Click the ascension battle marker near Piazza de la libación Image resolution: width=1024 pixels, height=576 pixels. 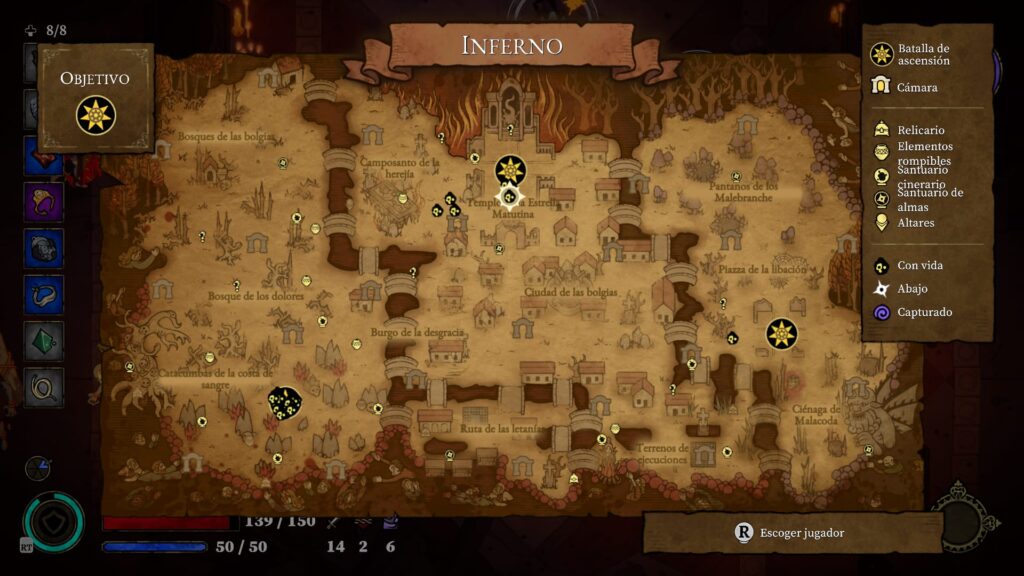(781, 333)
